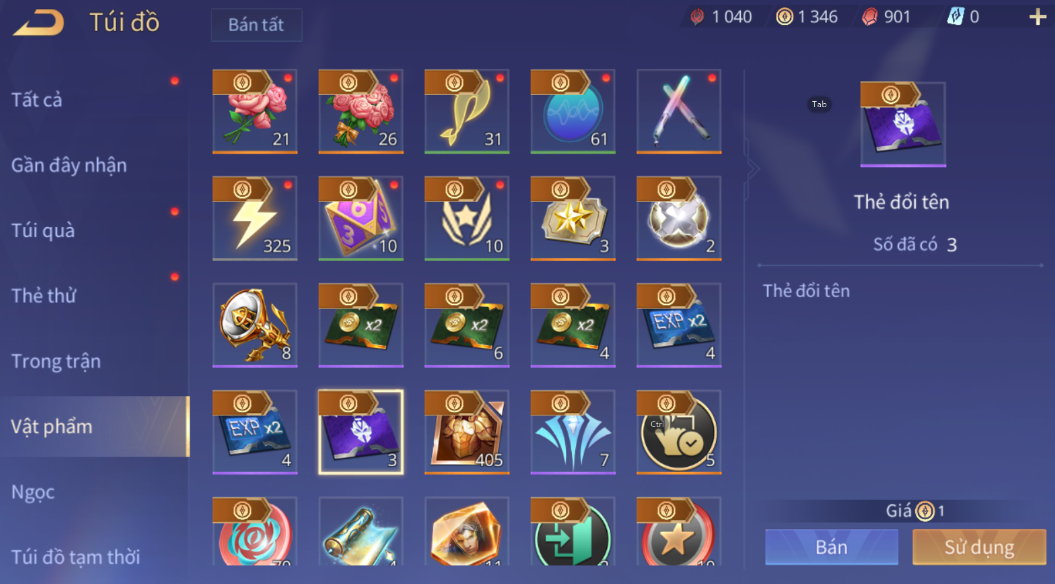Pick the golden armor item with 405
Viewport: 1055px width, 584px height.
[467, 432]
